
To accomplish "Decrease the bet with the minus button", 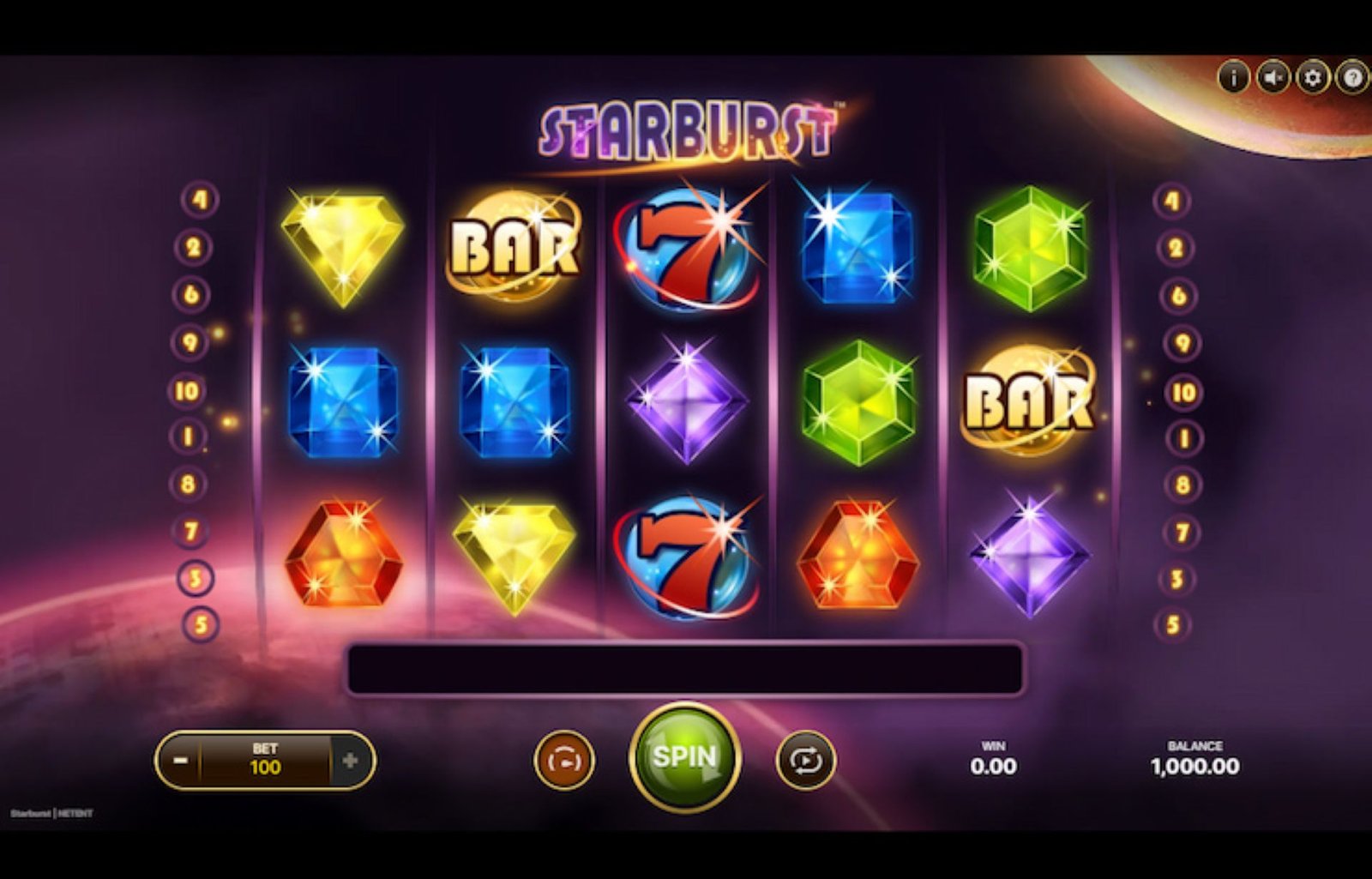I will [x=180, y=761].
